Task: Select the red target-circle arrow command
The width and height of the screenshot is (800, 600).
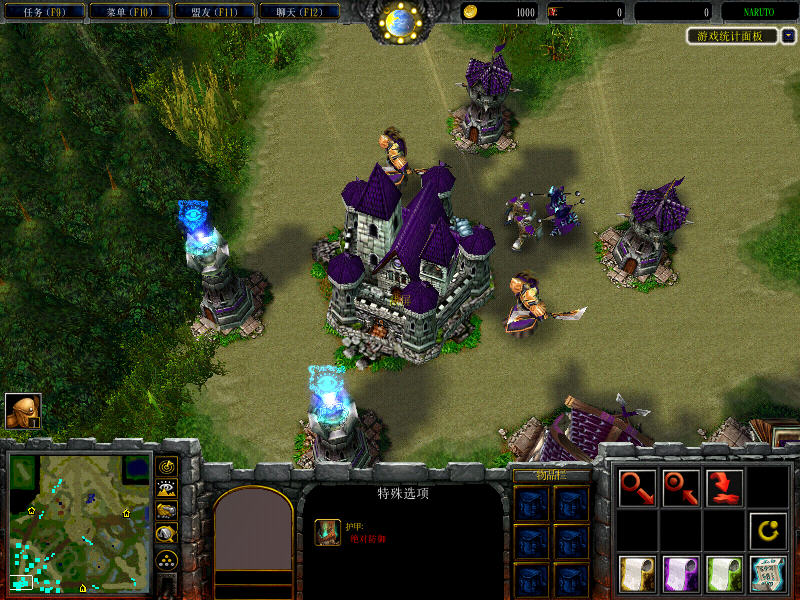Action: click(x=681, y=487)
